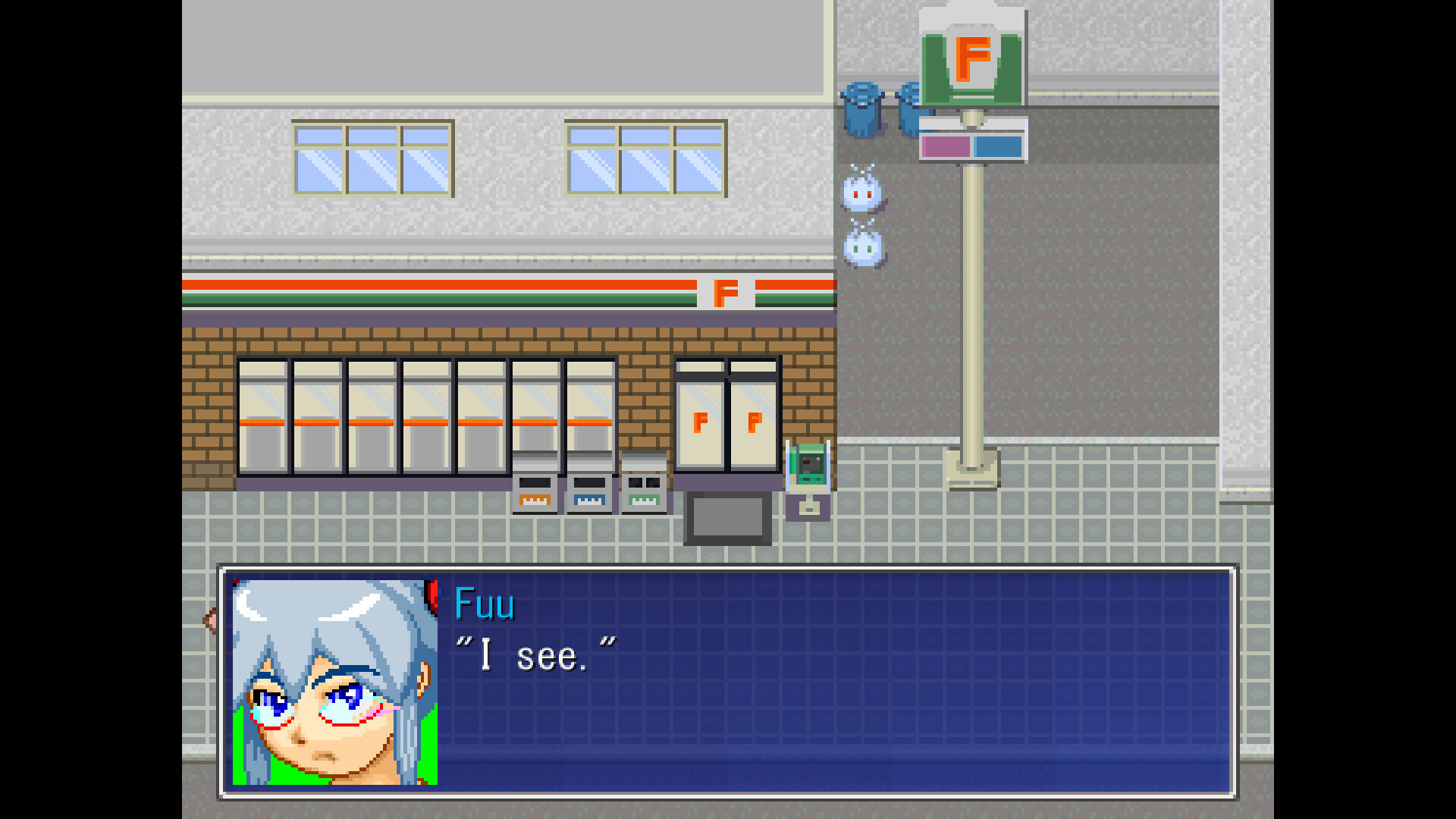
Task: Click the gray doormat in front of the entrance
Action: 727,518
